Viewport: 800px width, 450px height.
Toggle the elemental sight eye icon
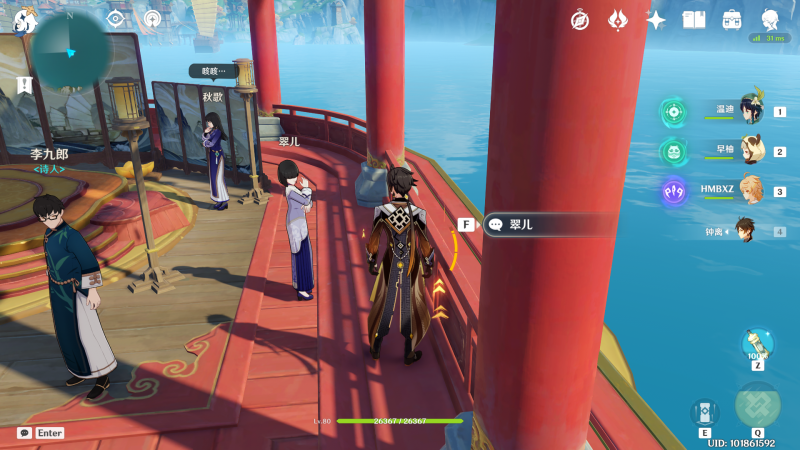point(115,19)
